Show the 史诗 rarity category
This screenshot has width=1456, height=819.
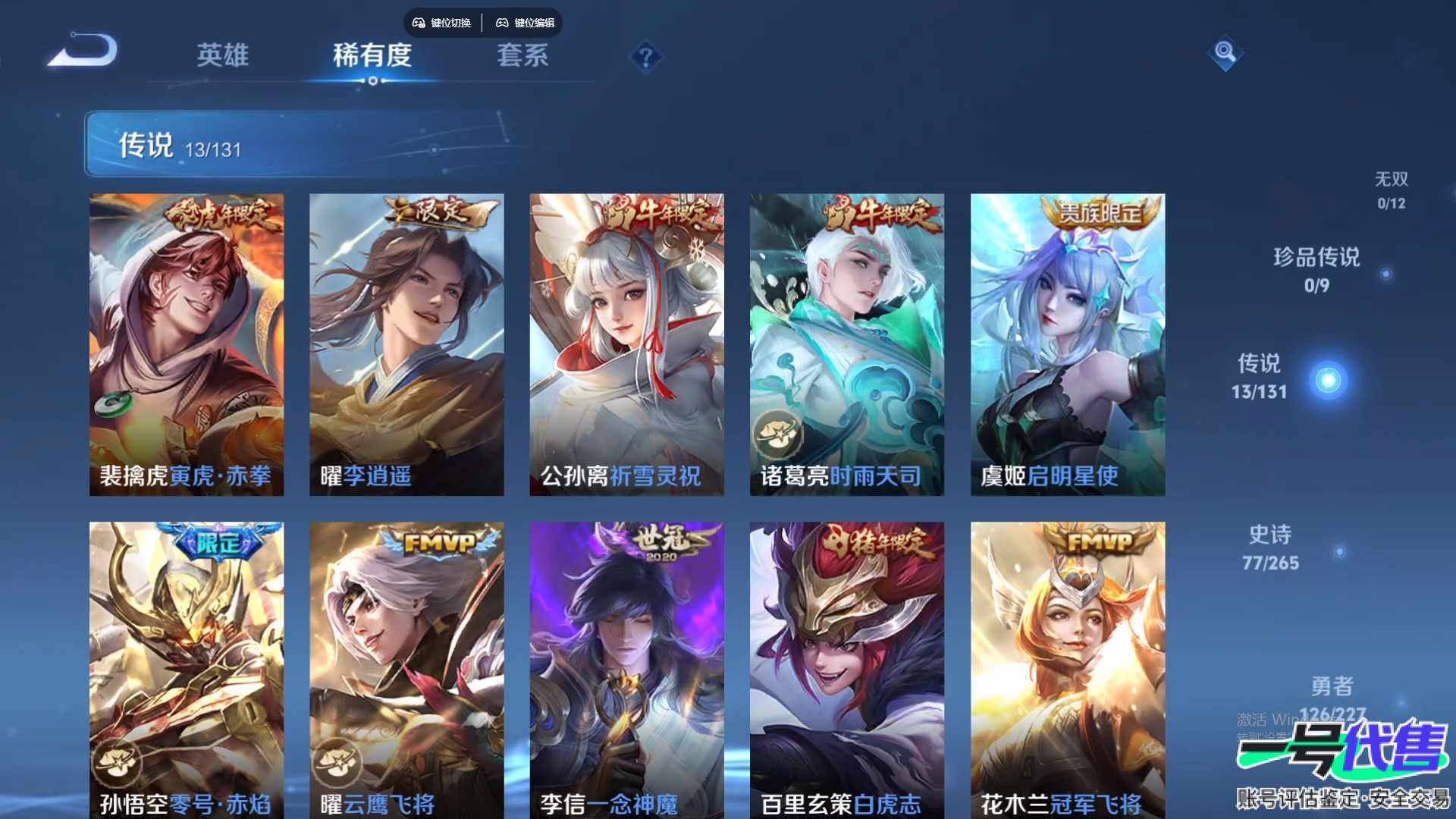pos(1270,548)
